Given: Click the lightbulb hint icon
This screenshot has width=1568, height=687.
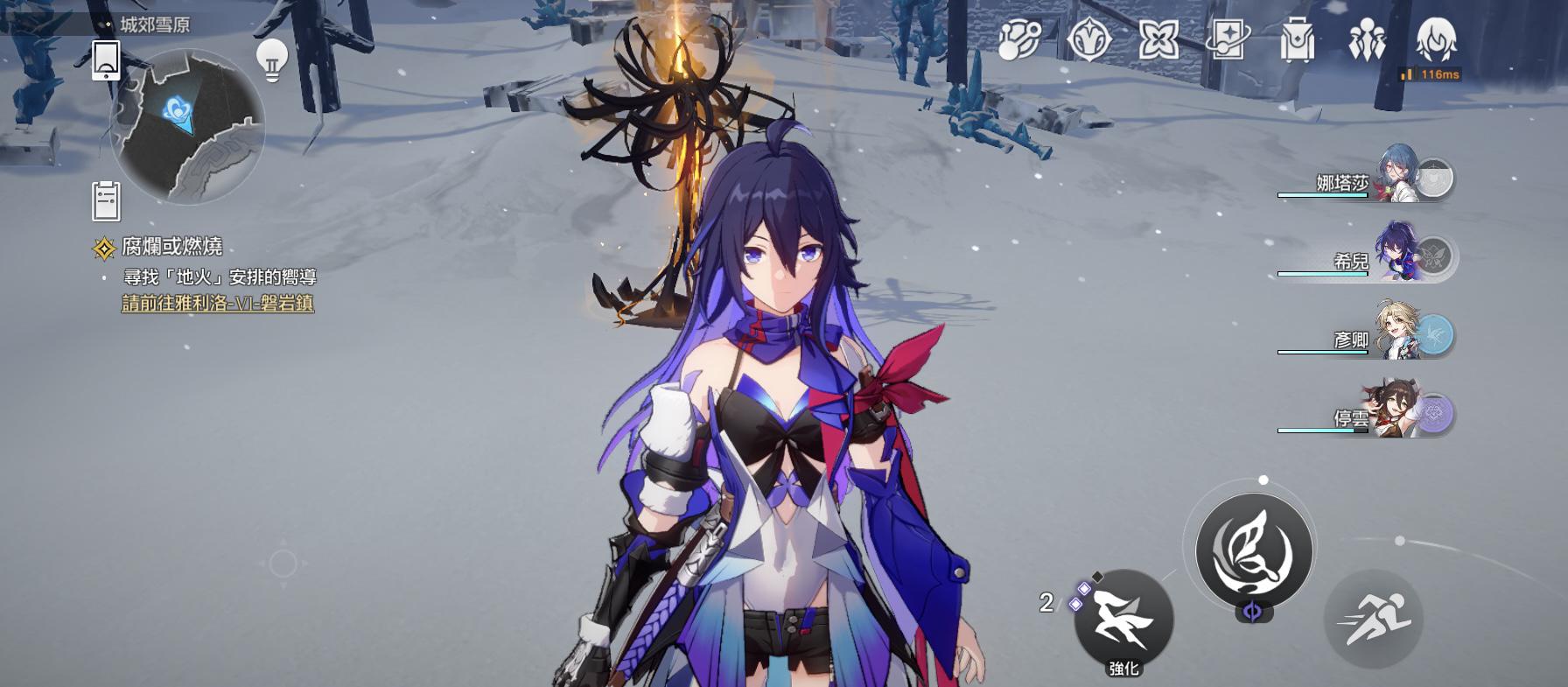Looking at the screenshot, I should tap(272, 60).
